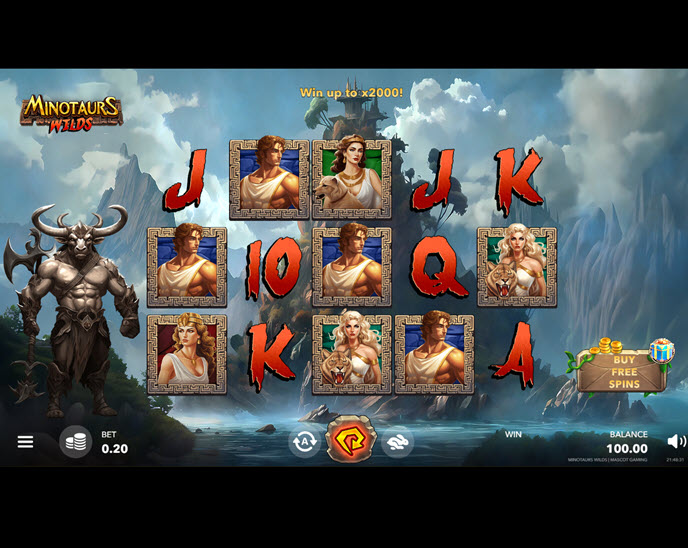Spin the reels with the center button
This screenshot has height=548, width=688.
350,440
